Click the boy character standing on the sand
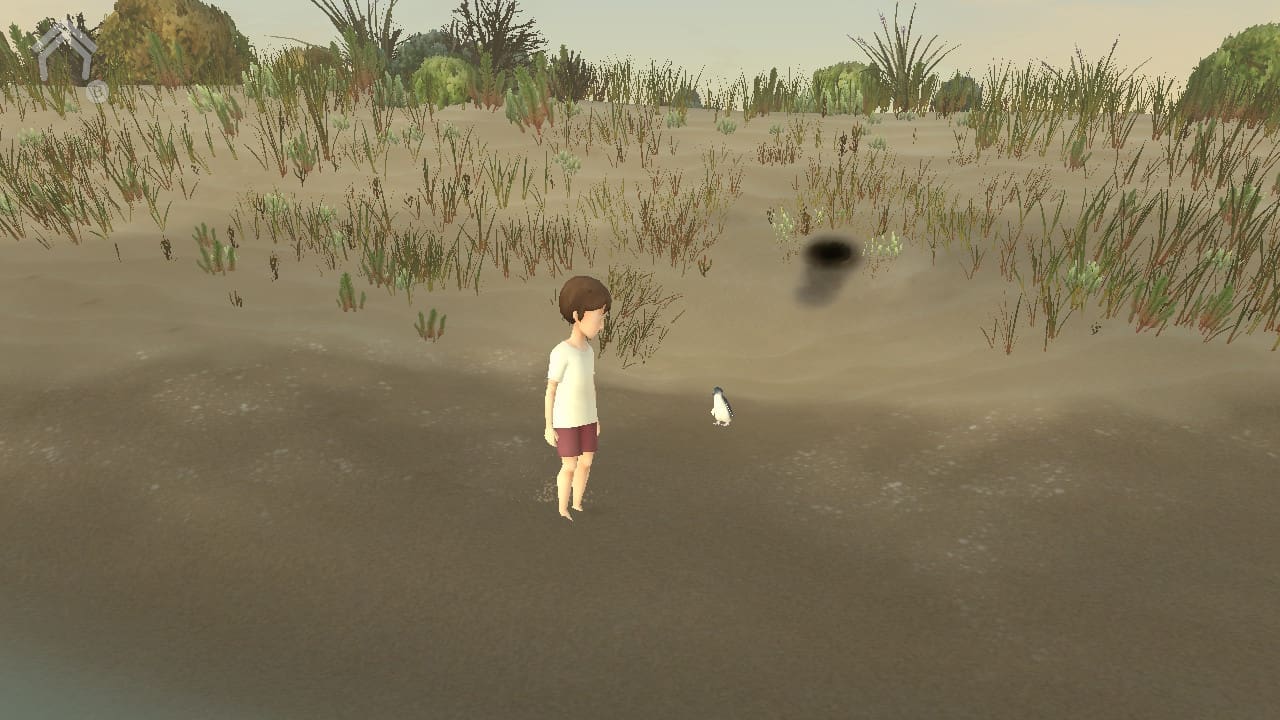 [575, 400]
